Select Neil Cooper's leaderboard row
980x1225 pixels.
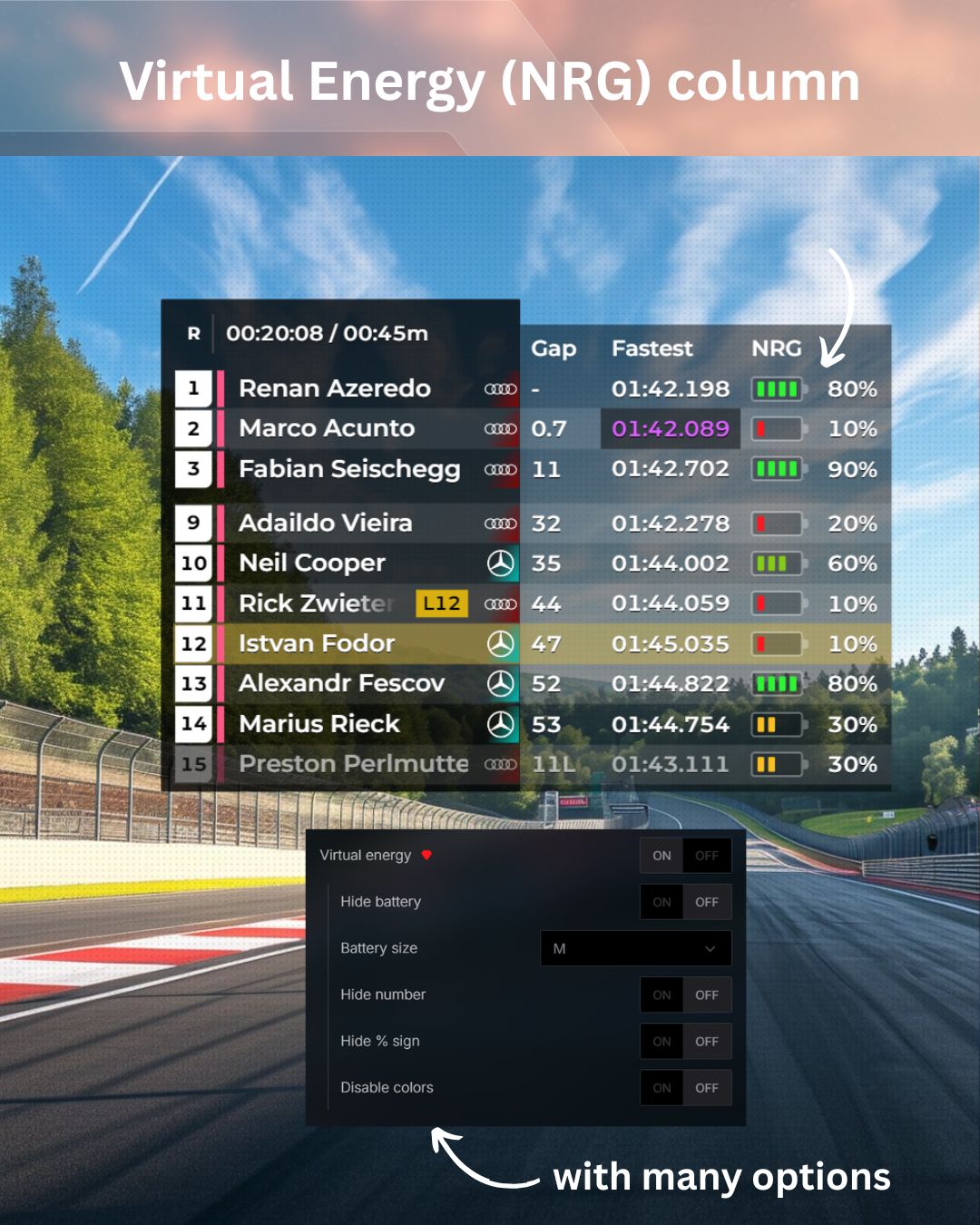(312, 563)
